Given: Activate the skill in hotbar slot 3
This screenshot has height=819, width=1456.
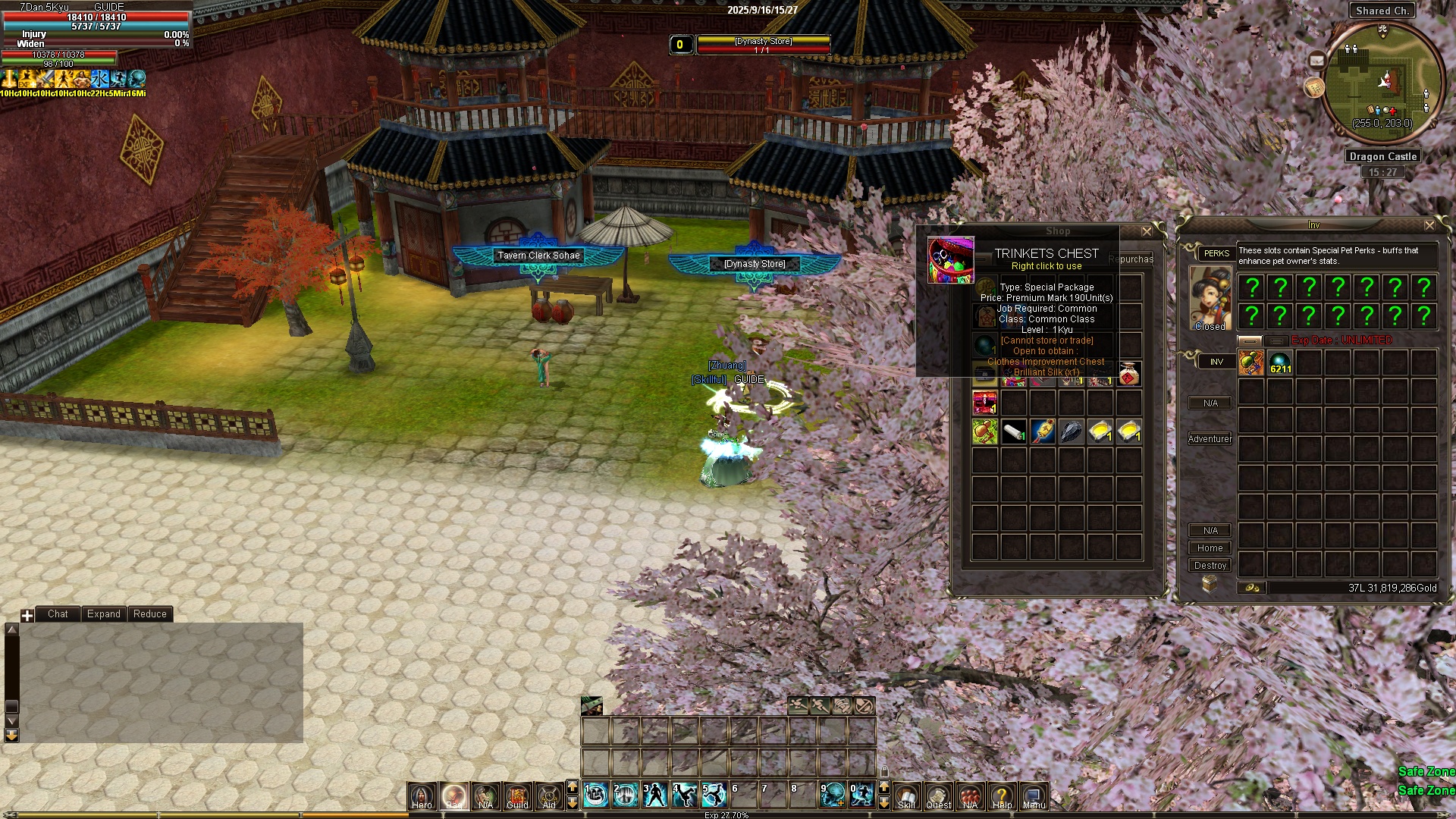Looking at the screenshot, I should [654, 795].
